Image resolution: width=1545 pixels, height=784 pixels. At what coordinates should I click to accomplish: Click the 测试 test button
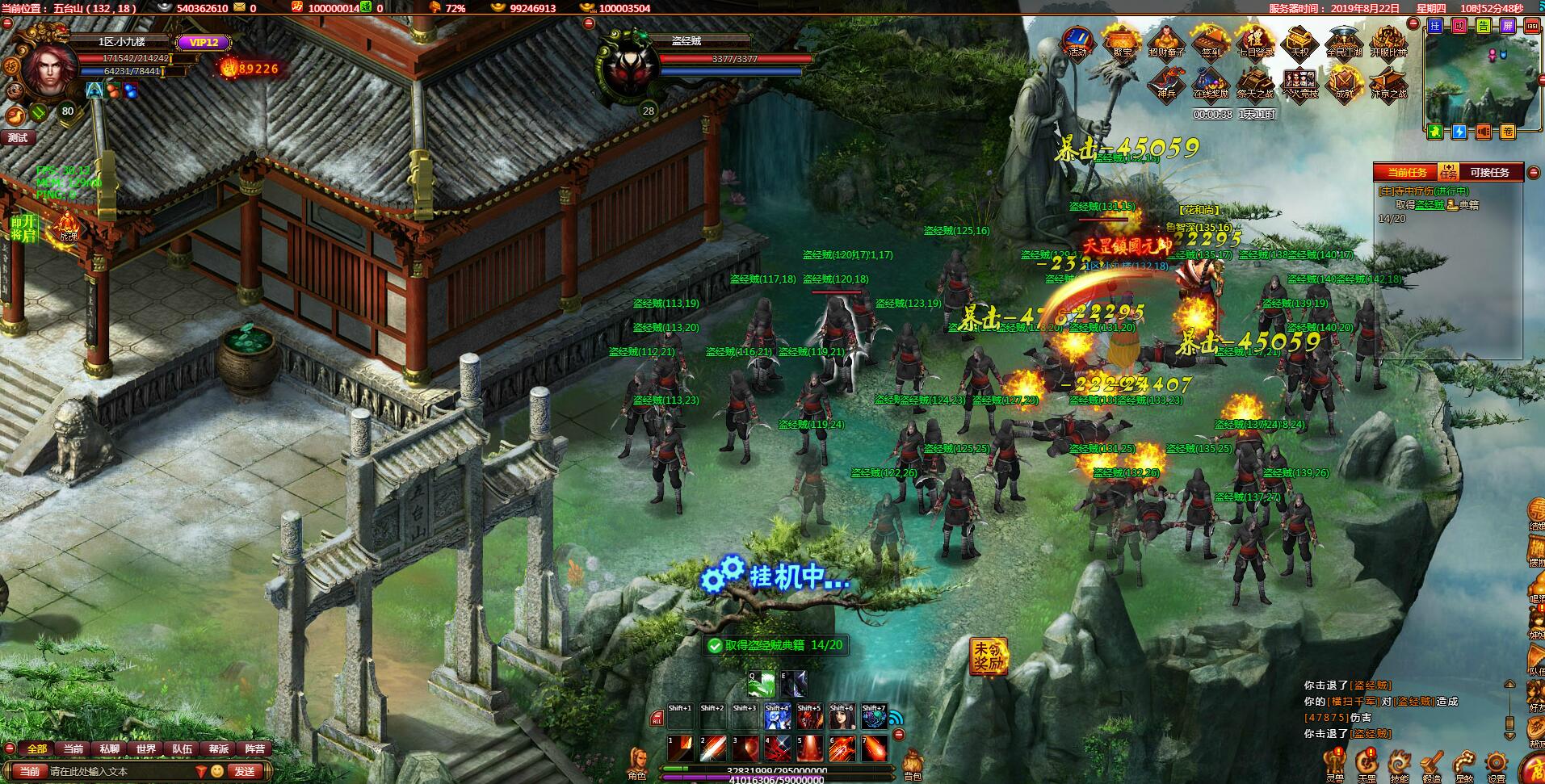(18, 137)
